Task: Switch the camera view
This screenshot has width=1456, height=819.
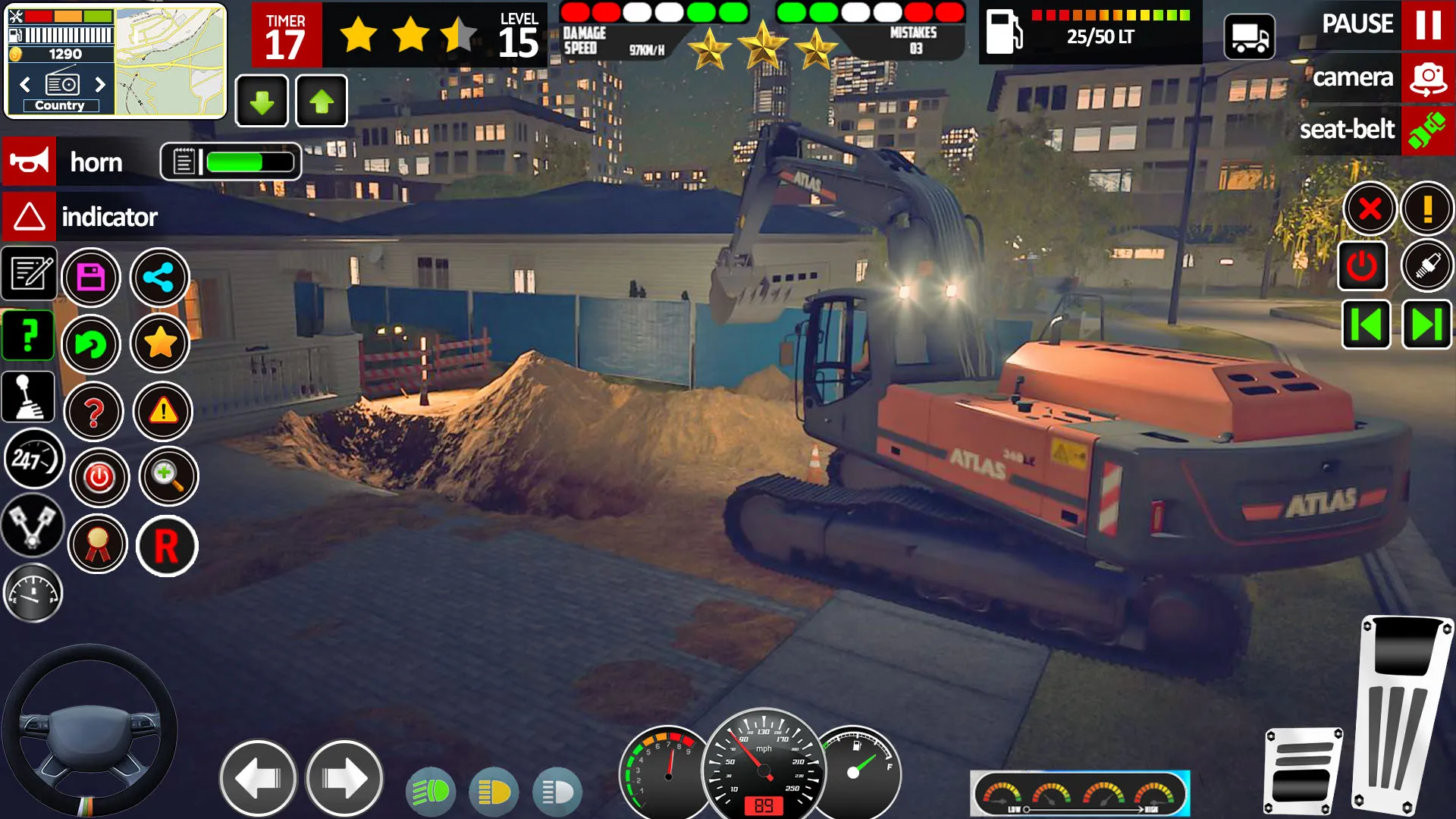Action: point(1428,77)
